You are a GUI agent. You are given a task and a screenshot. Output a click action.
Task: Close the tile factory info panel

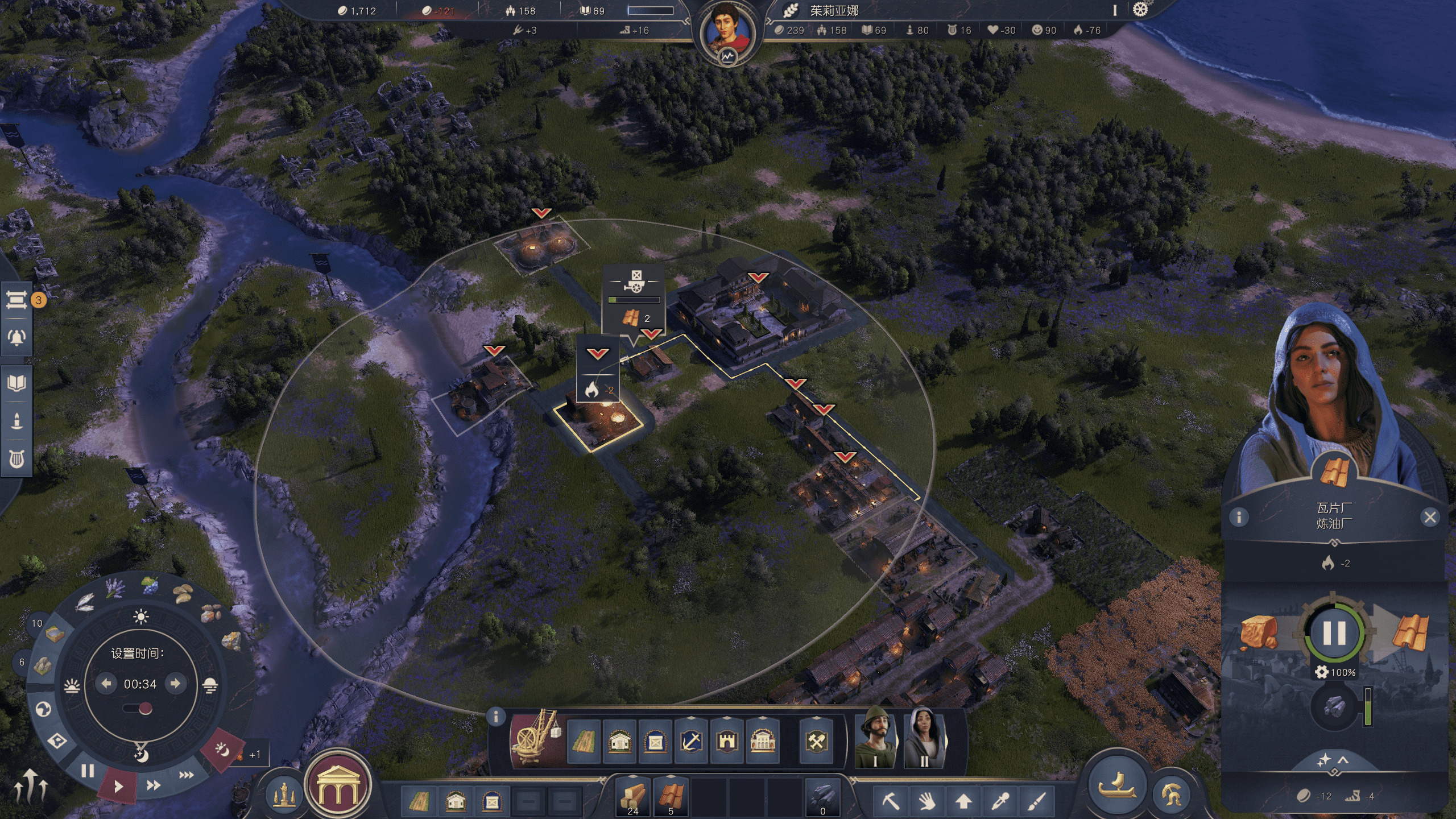coord(1430,517)
